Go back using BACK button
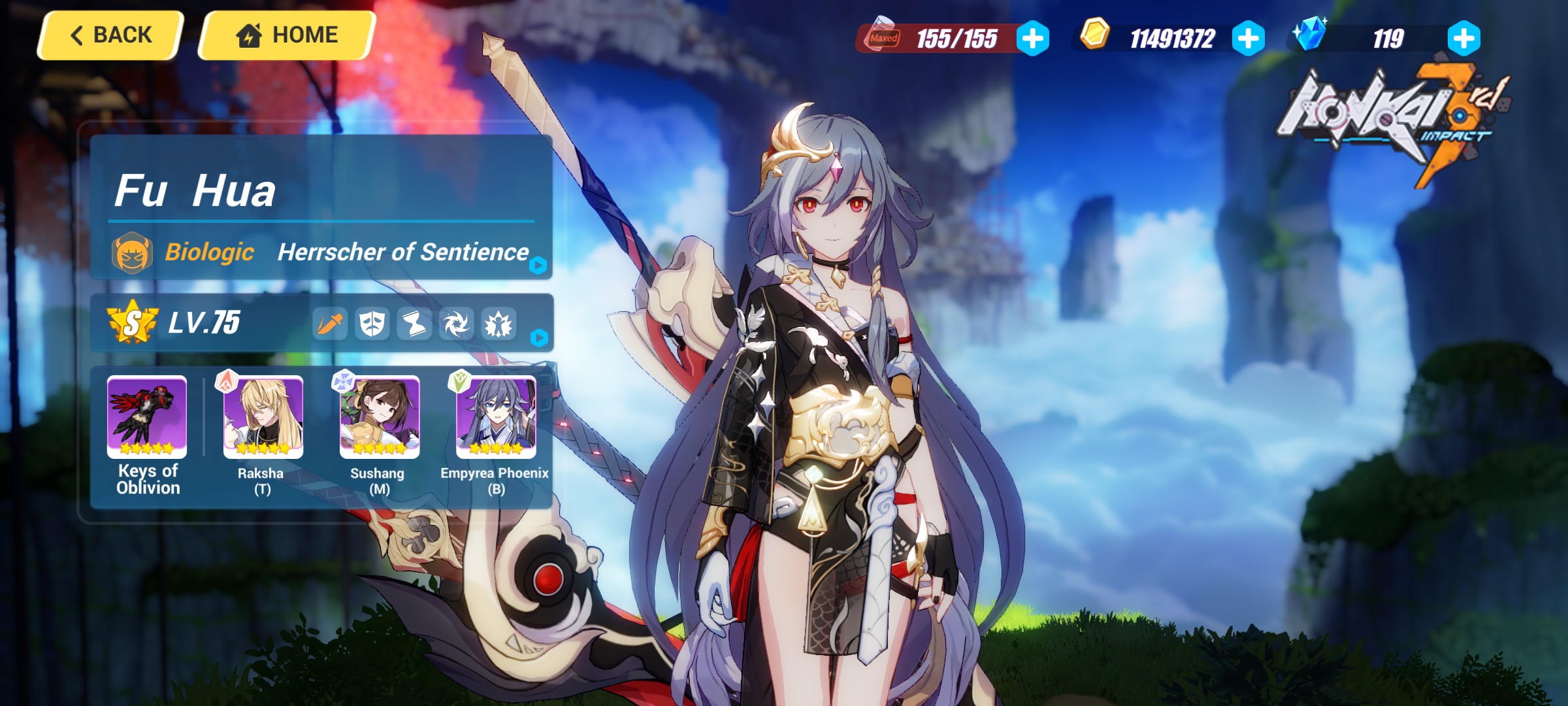This screenshot has height=706, width=1568. point(110,35)
